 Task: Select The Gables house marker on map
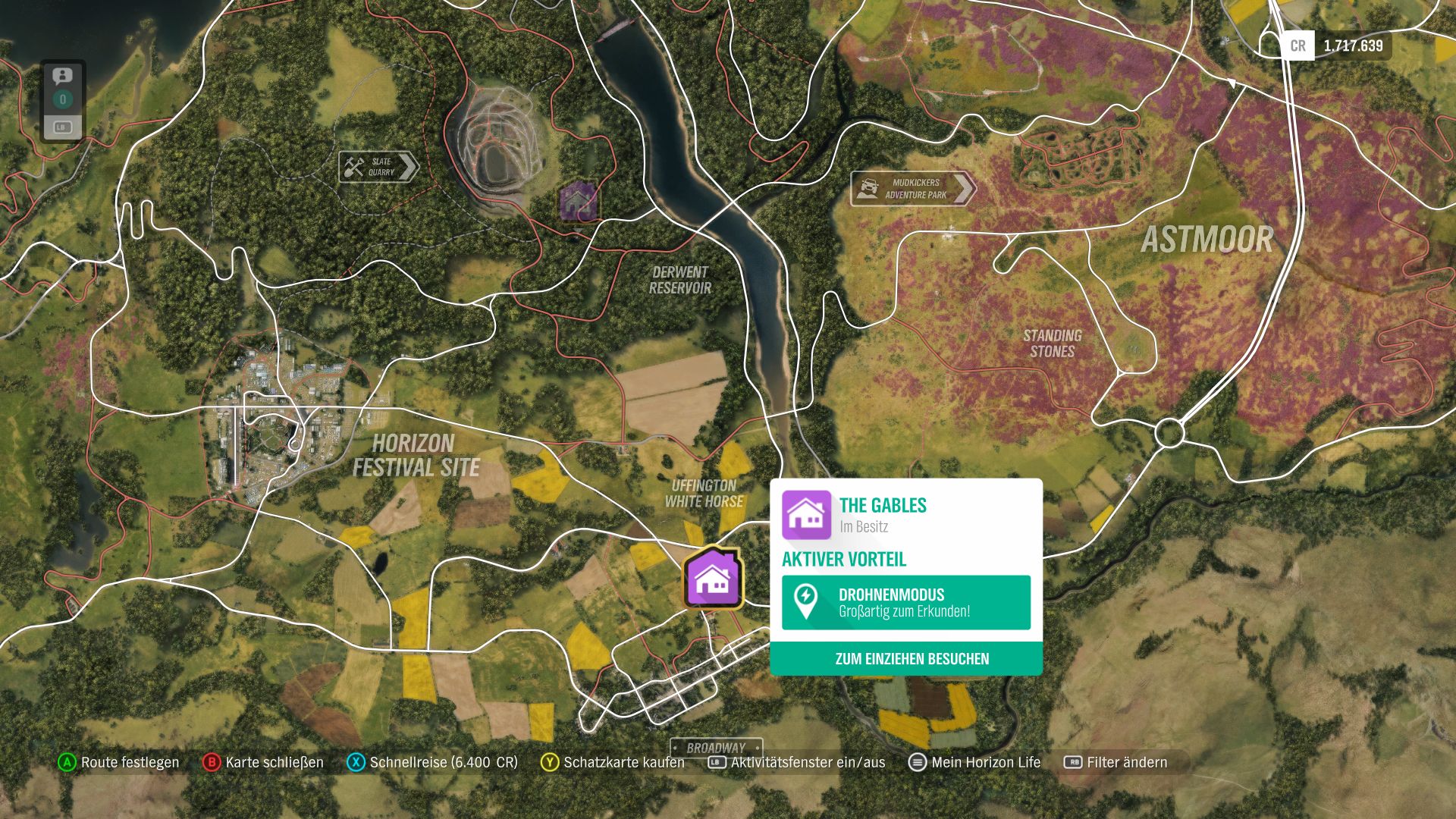click(712, 578)
